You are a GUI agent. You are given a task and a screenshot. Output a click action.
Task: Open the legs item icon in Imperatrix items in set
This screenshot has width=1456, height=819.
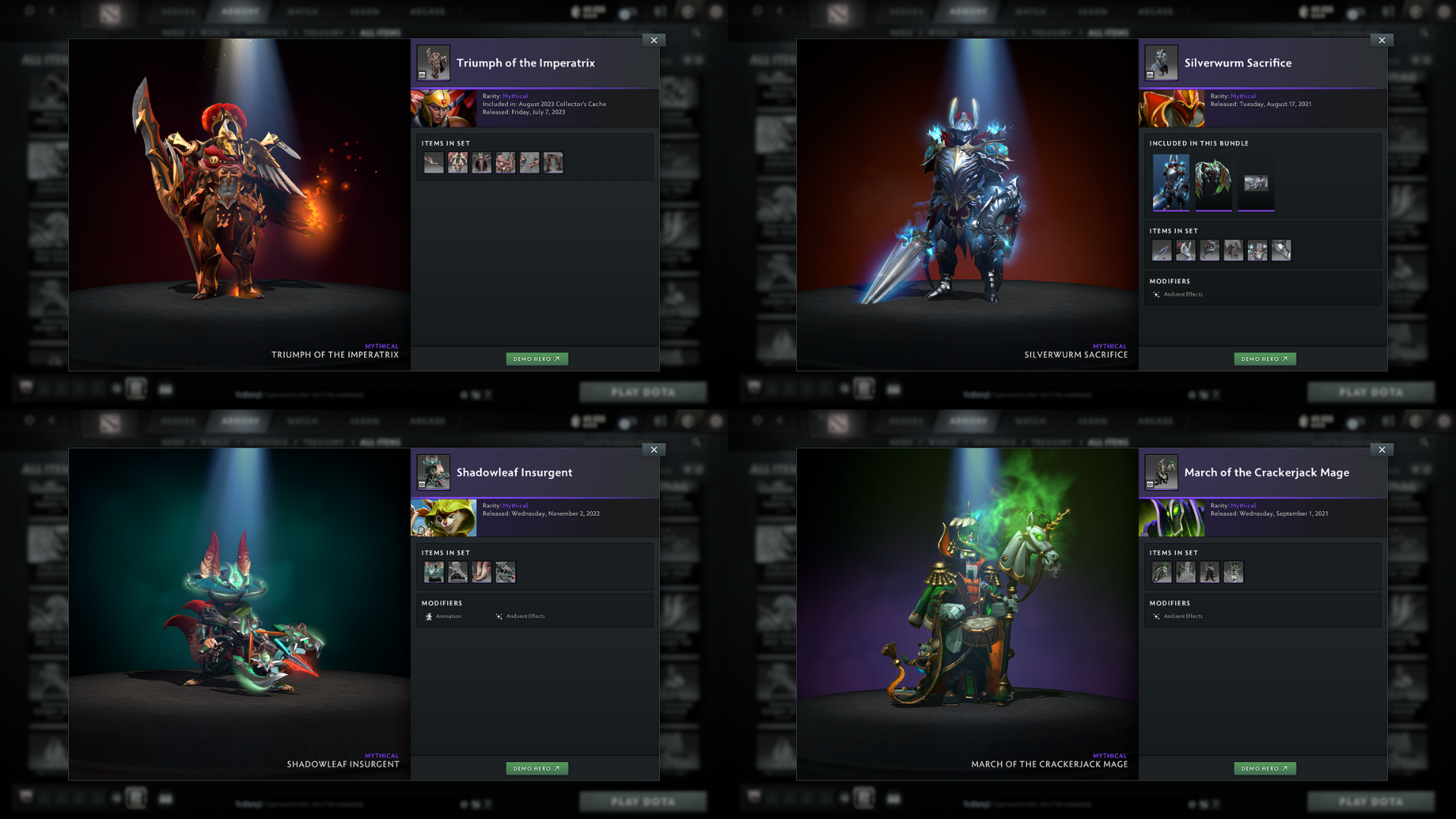click(554, 162)
